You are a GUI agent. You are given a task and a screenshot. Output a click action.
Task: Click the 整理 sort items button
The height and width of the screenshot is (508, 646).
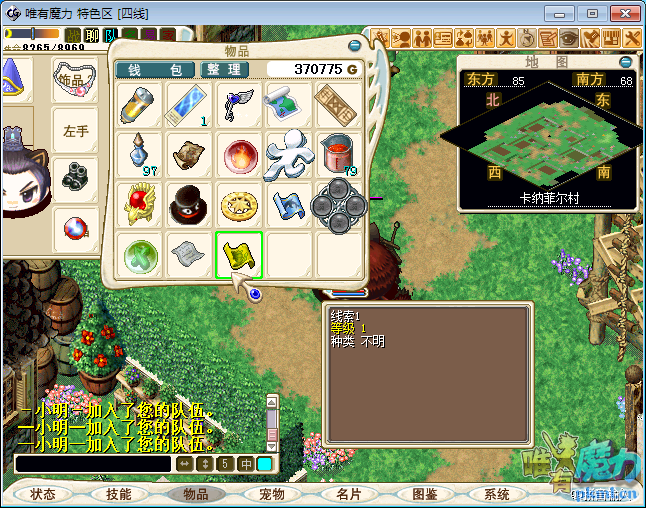pyautogui.click(x=226, y=69)
